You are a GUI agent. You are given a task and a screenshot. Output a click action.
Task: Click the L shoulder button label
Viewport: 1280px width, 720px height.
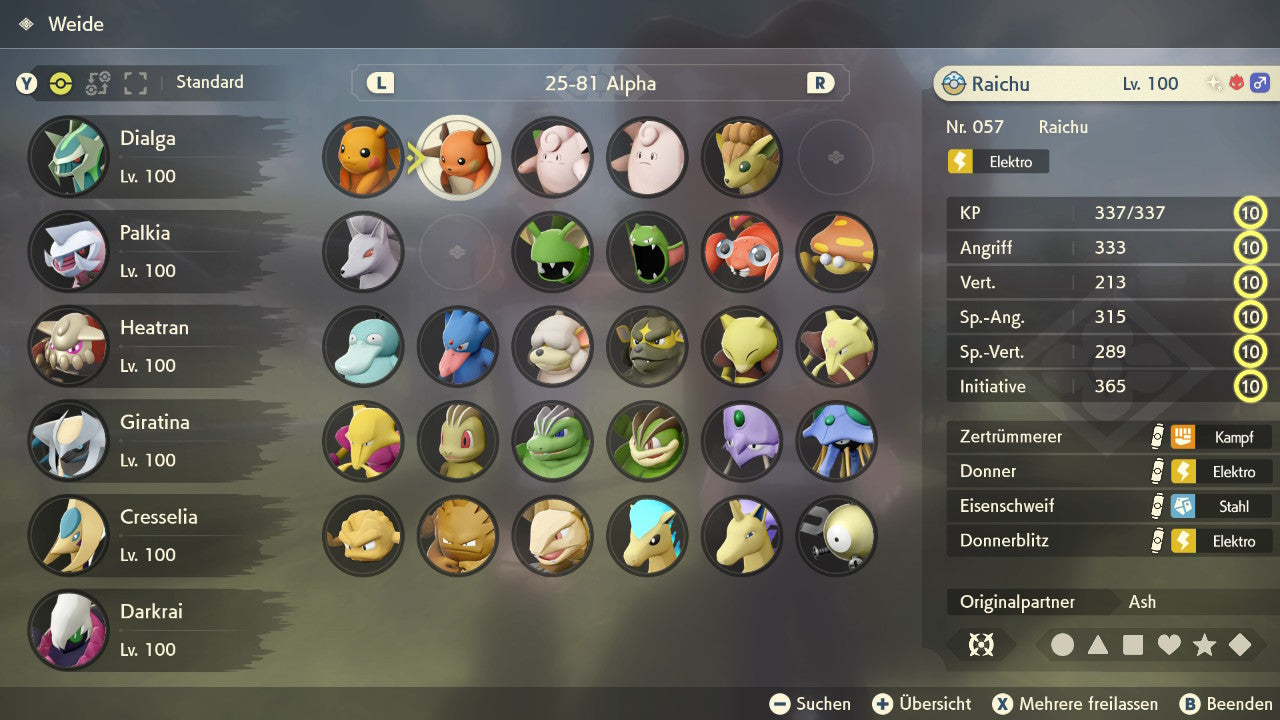(x=379, y=83)
